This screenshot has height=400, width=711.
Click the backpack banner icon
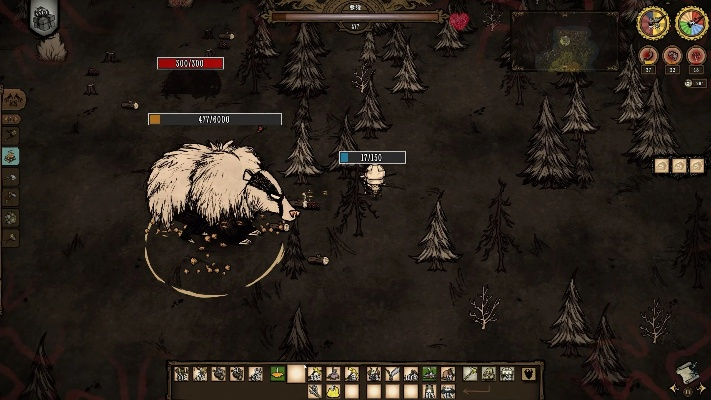point(43,18)
